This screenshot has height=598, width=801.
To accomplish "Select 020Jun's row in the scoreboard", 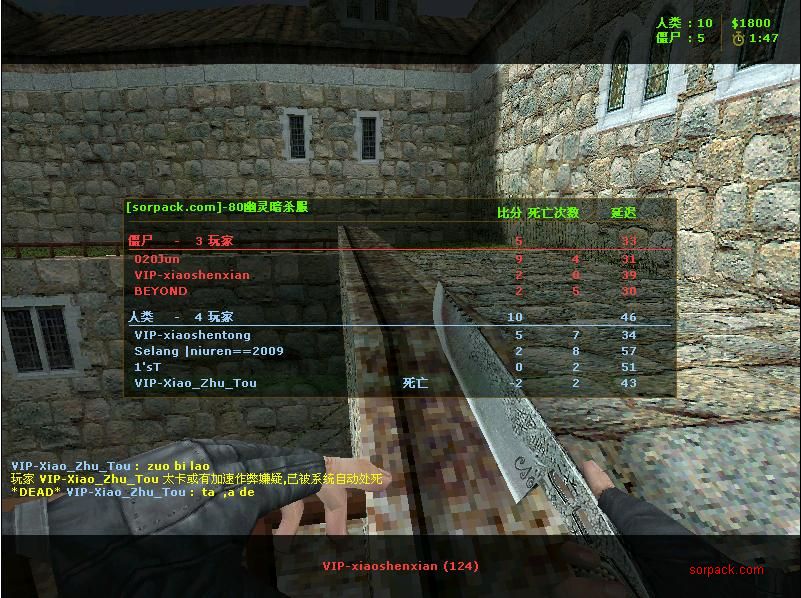I will pos(158,259).
